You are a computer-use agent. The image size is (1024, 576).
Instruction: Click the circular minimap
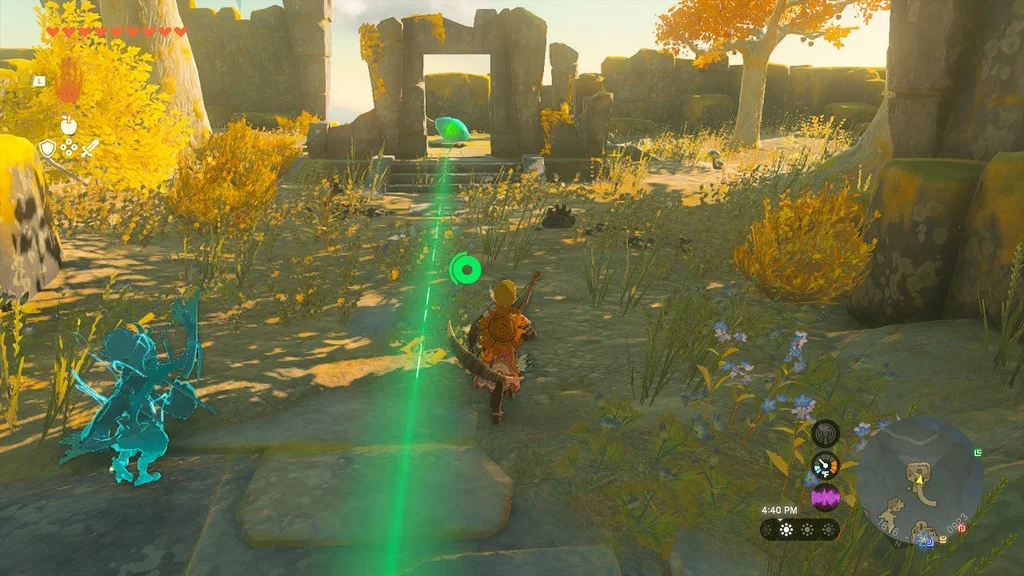pyautogui.click(x=919, y=479)
